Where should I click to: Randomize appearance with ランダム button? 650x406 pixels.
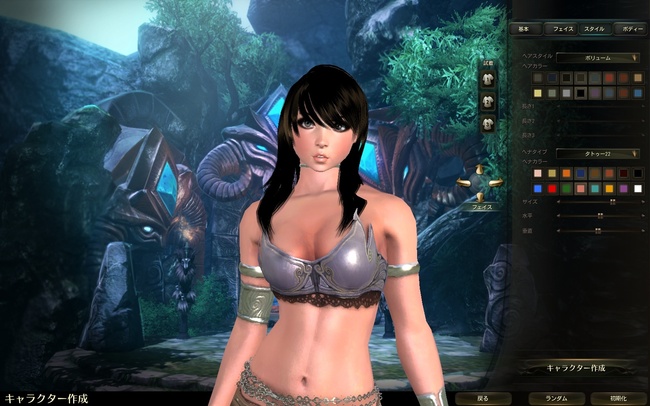[x=556, y=397]
